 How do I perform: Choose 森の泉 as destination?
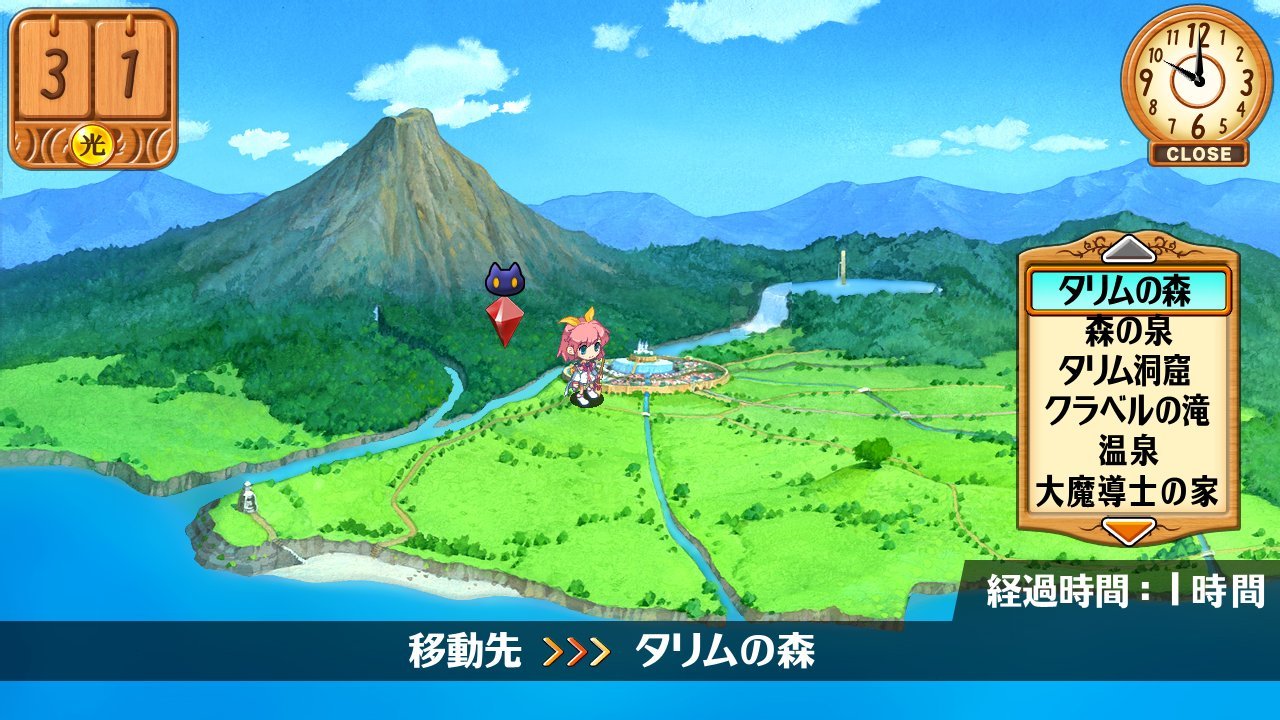coord(1127,330)
